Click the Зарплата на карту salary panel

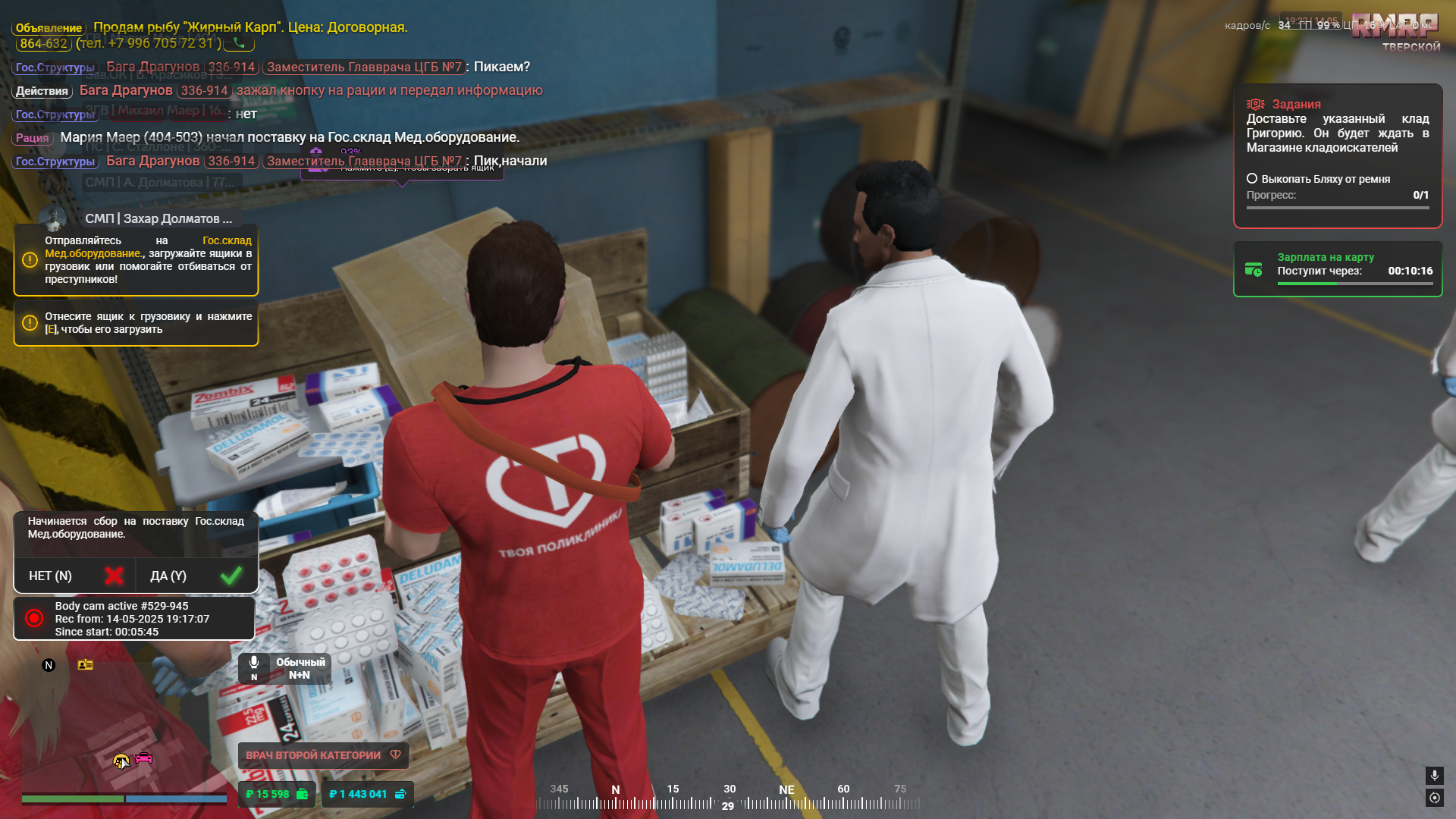click(1337, 269)
